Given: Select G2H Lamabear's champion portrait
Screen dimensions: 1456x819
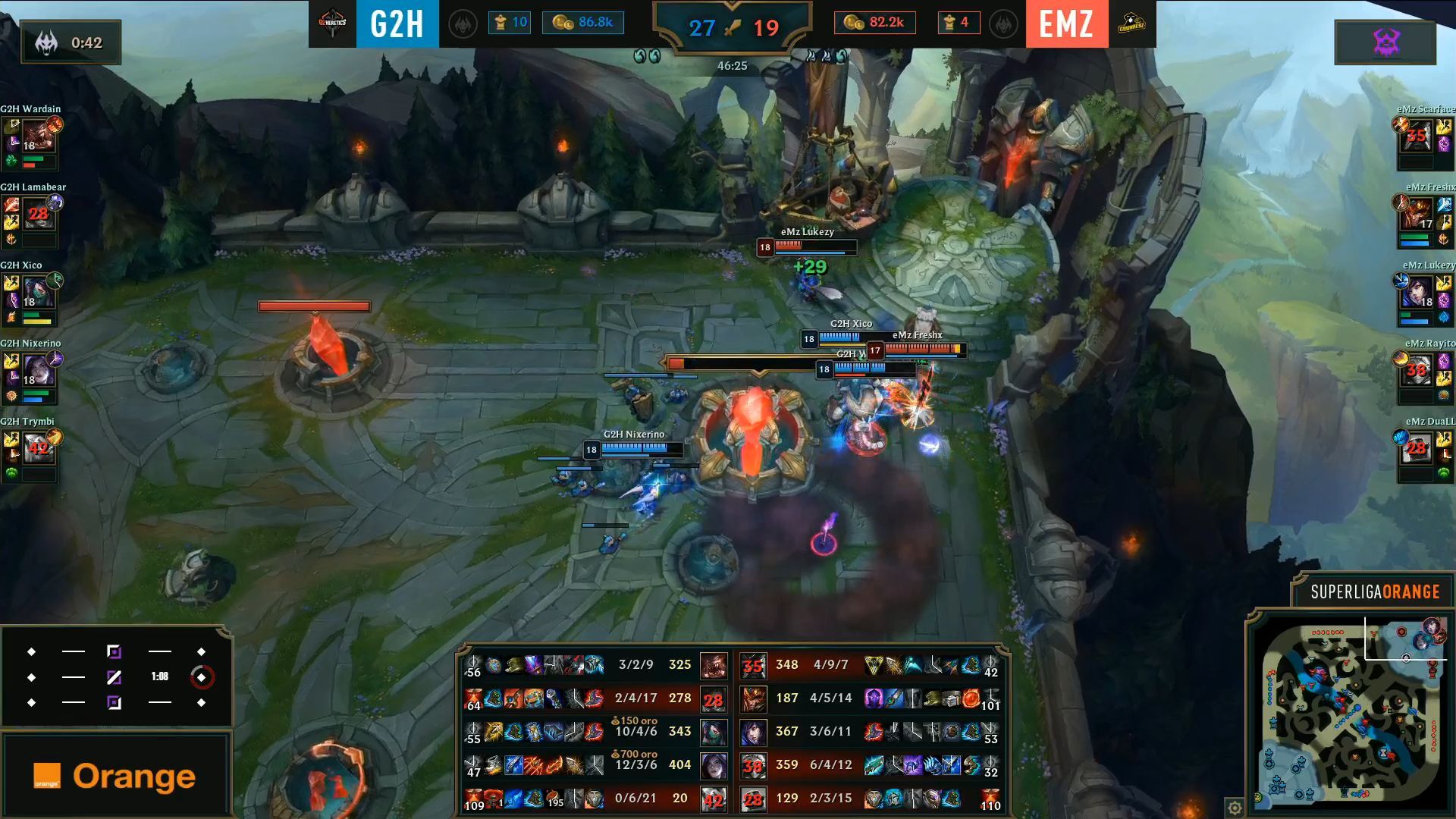Looking at the screenshot, I should click(37, 215).
